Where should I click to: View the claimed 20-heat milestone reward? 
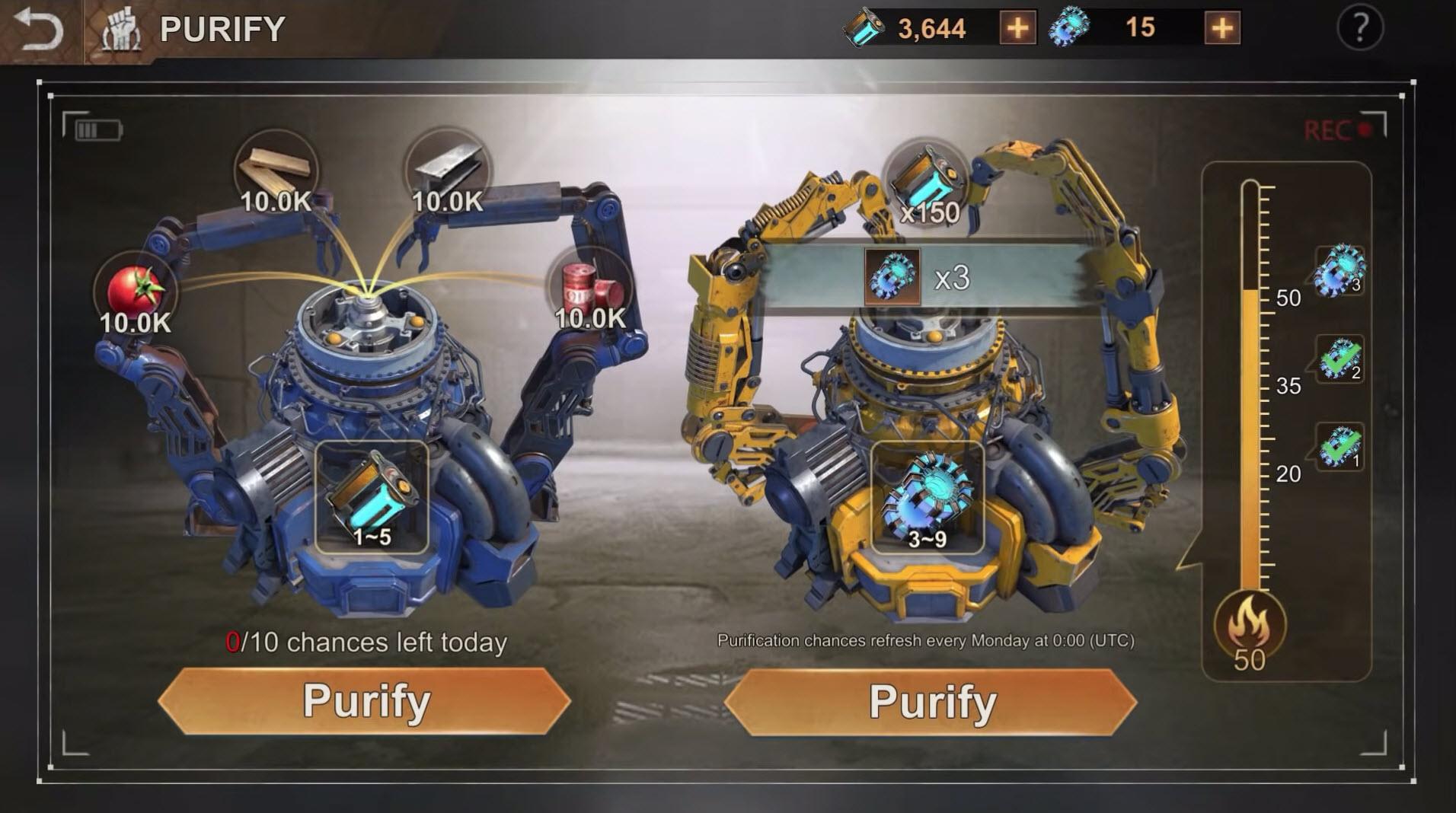[x=1339, y=447]
